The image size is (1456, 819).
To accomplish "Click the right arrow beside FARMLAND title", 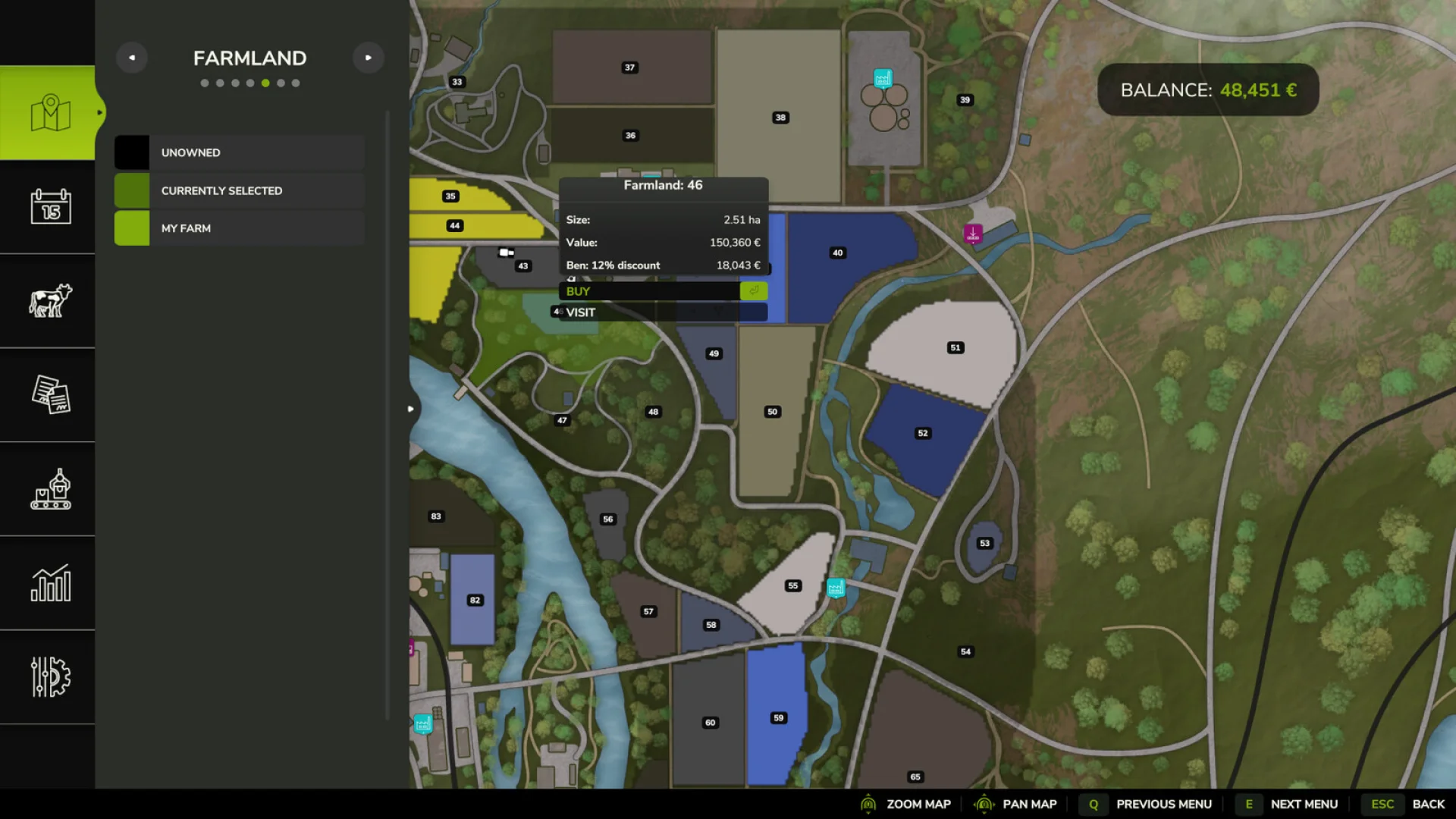I will point(369,57).
